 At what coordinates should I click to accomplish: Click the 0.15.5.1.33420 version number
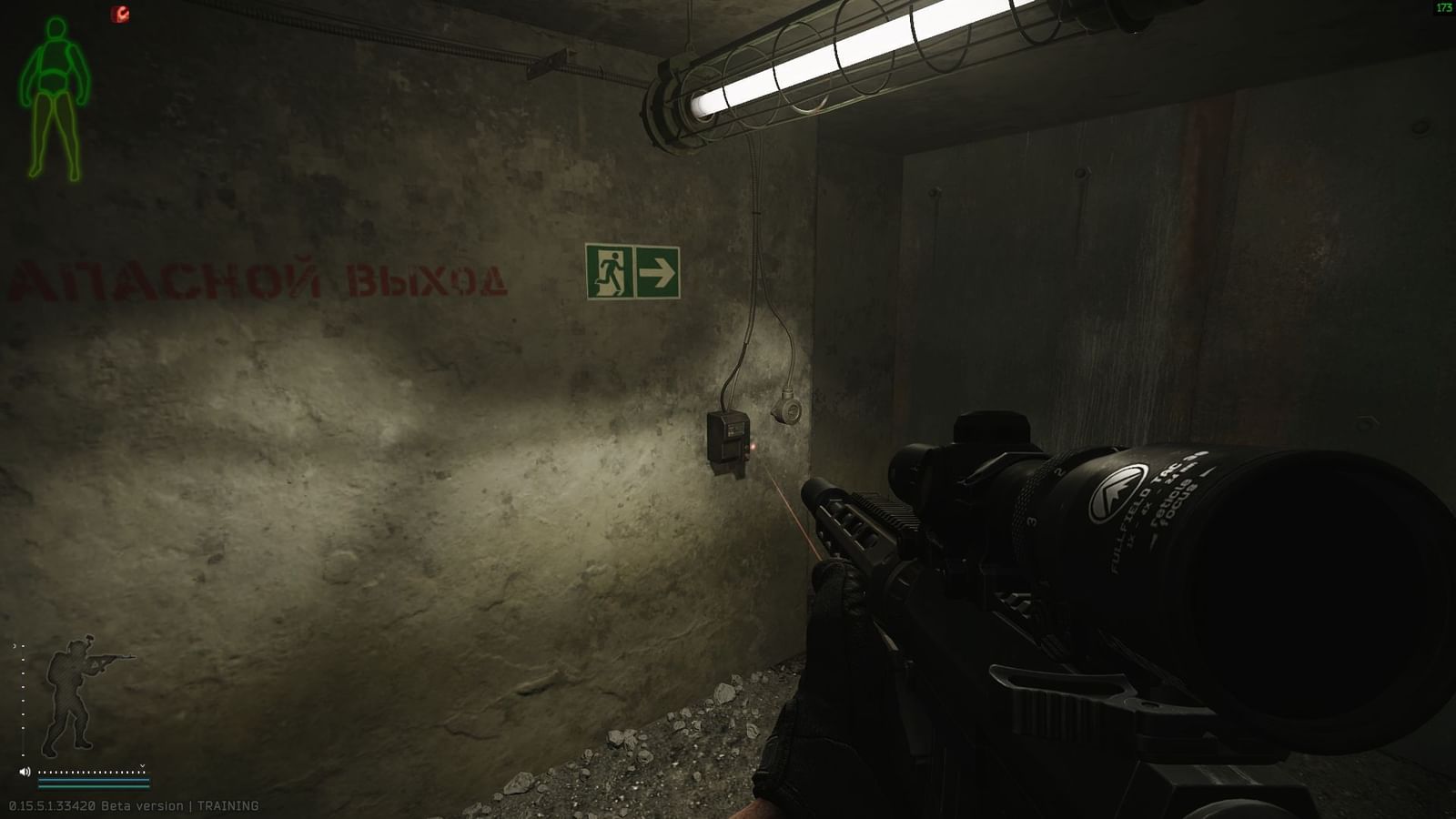click(53, 805)
